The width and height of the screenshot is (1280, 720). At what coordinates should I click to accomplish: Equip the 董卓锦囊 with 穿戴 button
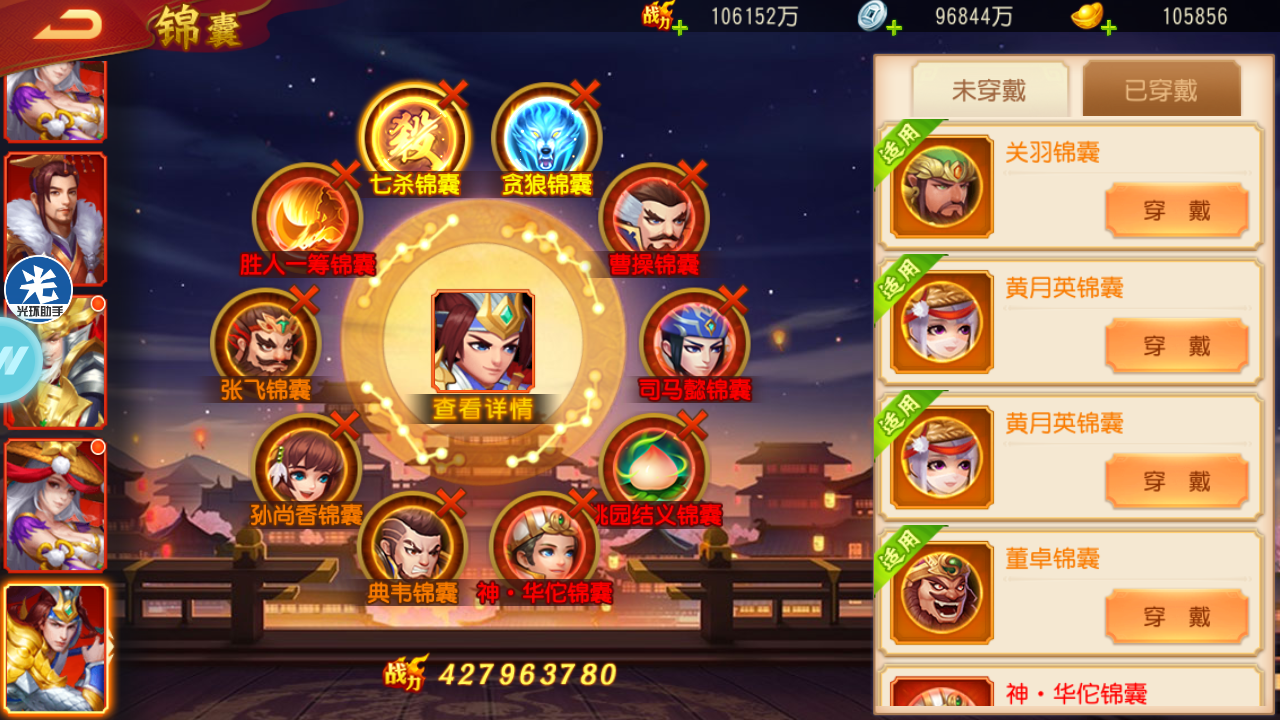point(1176,616)
